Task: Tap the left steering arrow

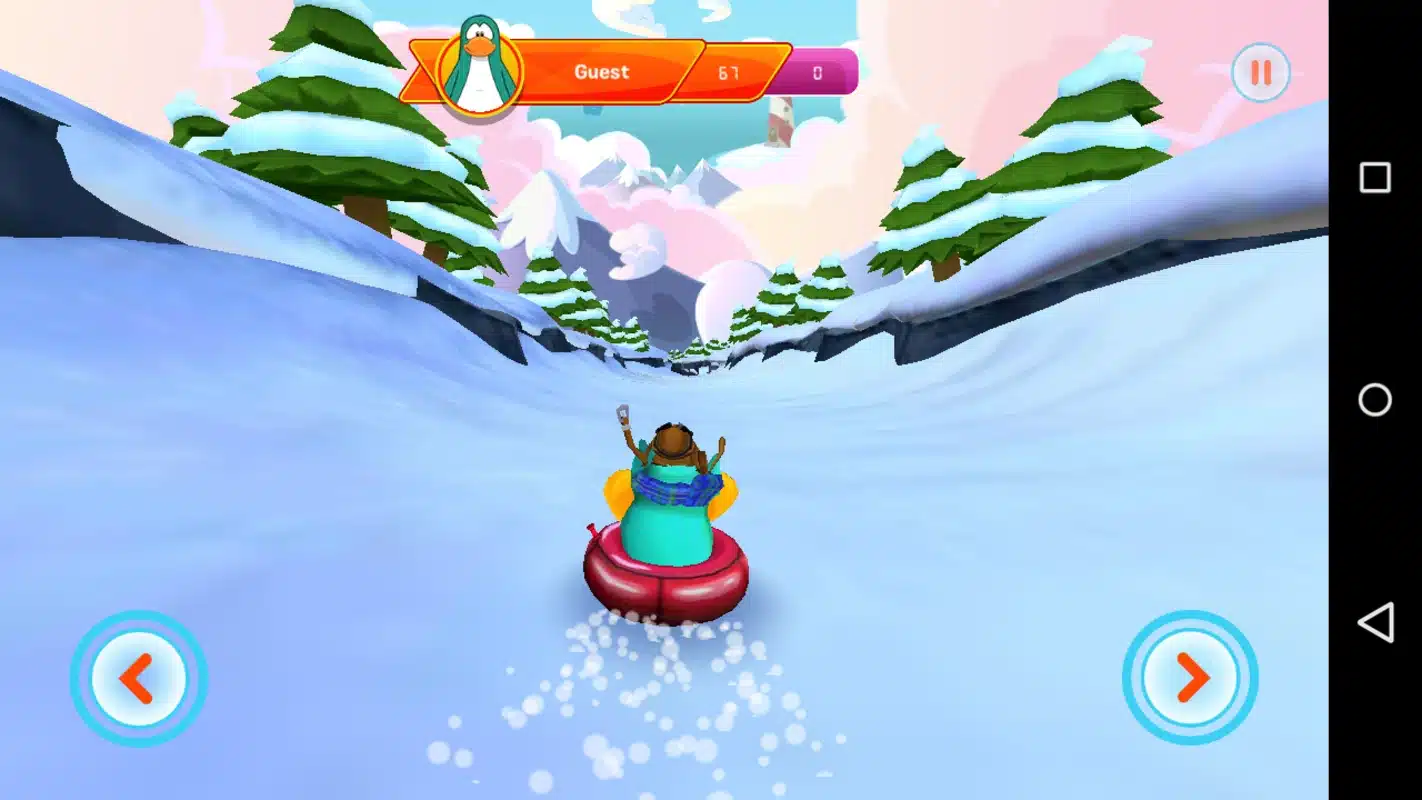Action: [137, 677]
